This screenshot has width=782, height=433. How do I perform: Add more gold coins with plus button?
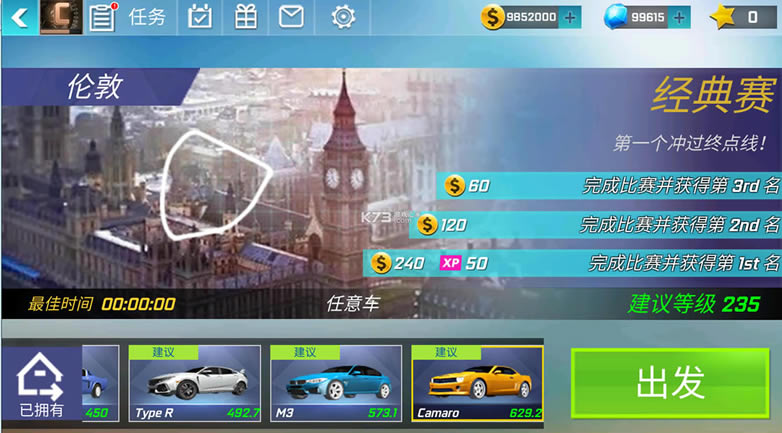coord(570,17)
